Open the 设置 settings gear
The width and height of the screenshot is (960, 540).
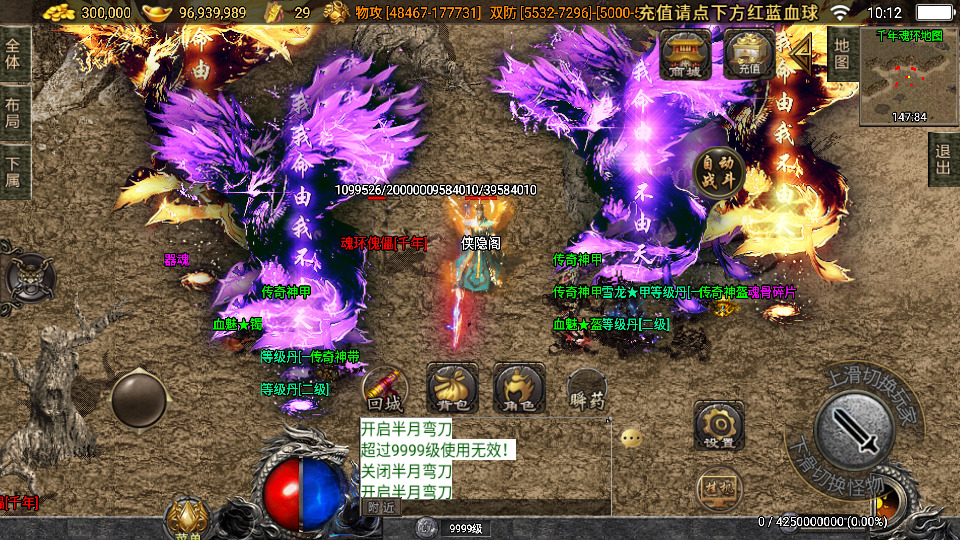(x=718, y=425)
